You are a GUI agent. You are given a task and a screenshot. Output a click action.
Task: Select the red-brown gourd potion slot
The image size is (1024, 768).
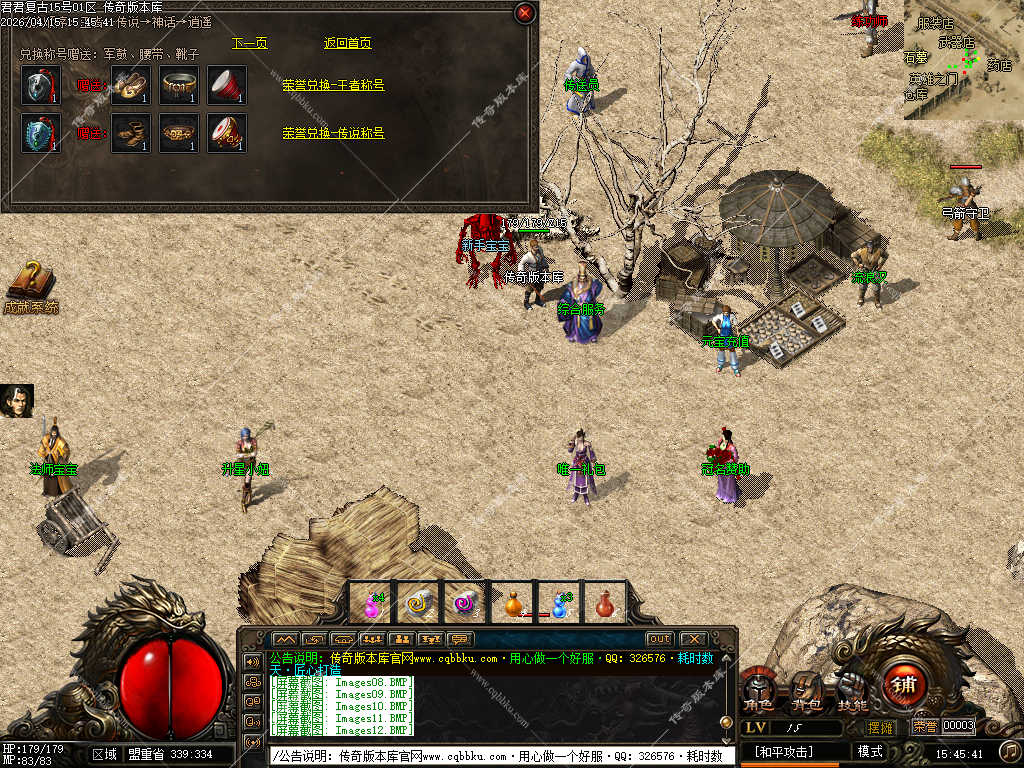604,603
